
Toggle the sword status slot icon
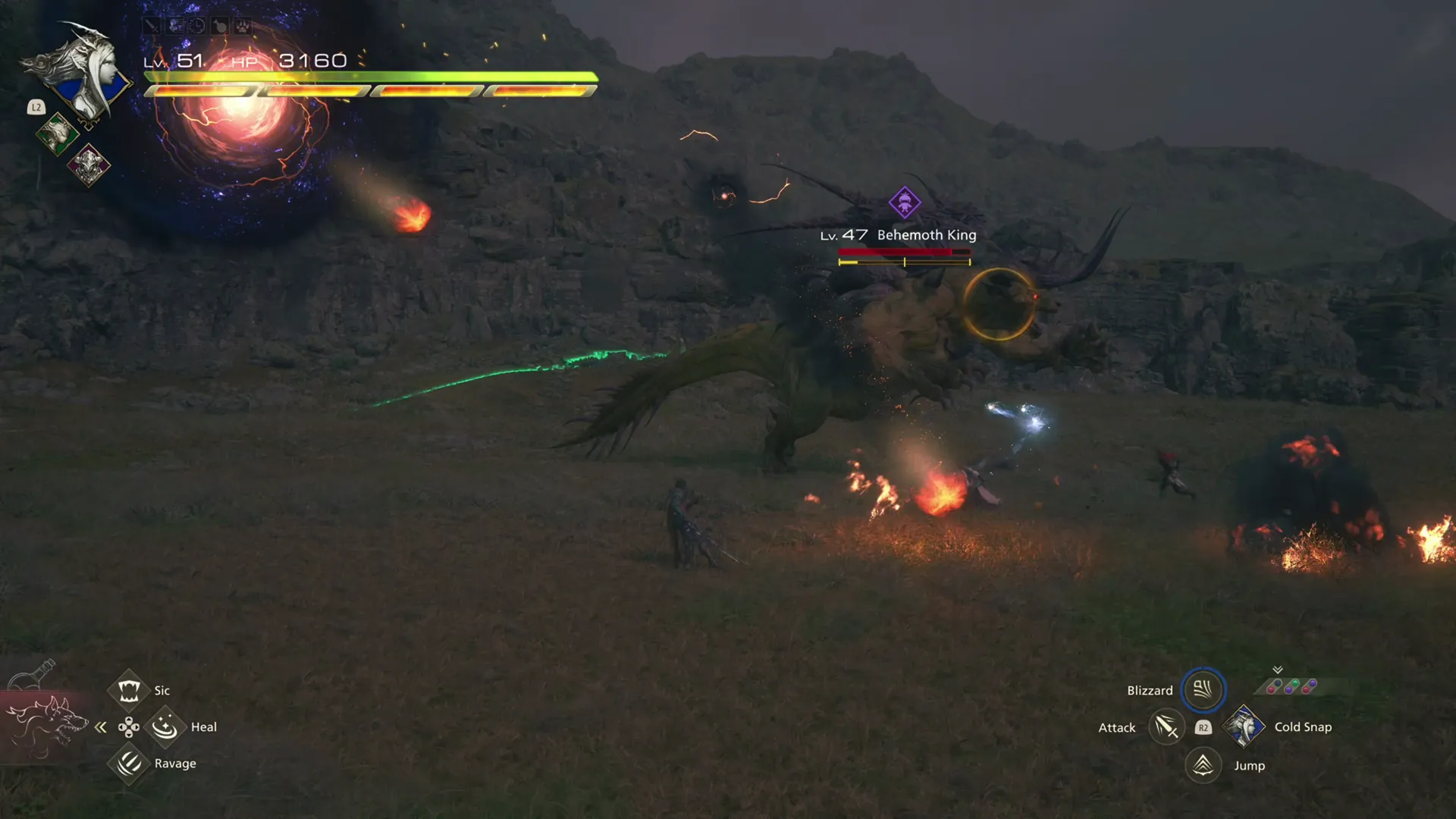click(152, 25)
